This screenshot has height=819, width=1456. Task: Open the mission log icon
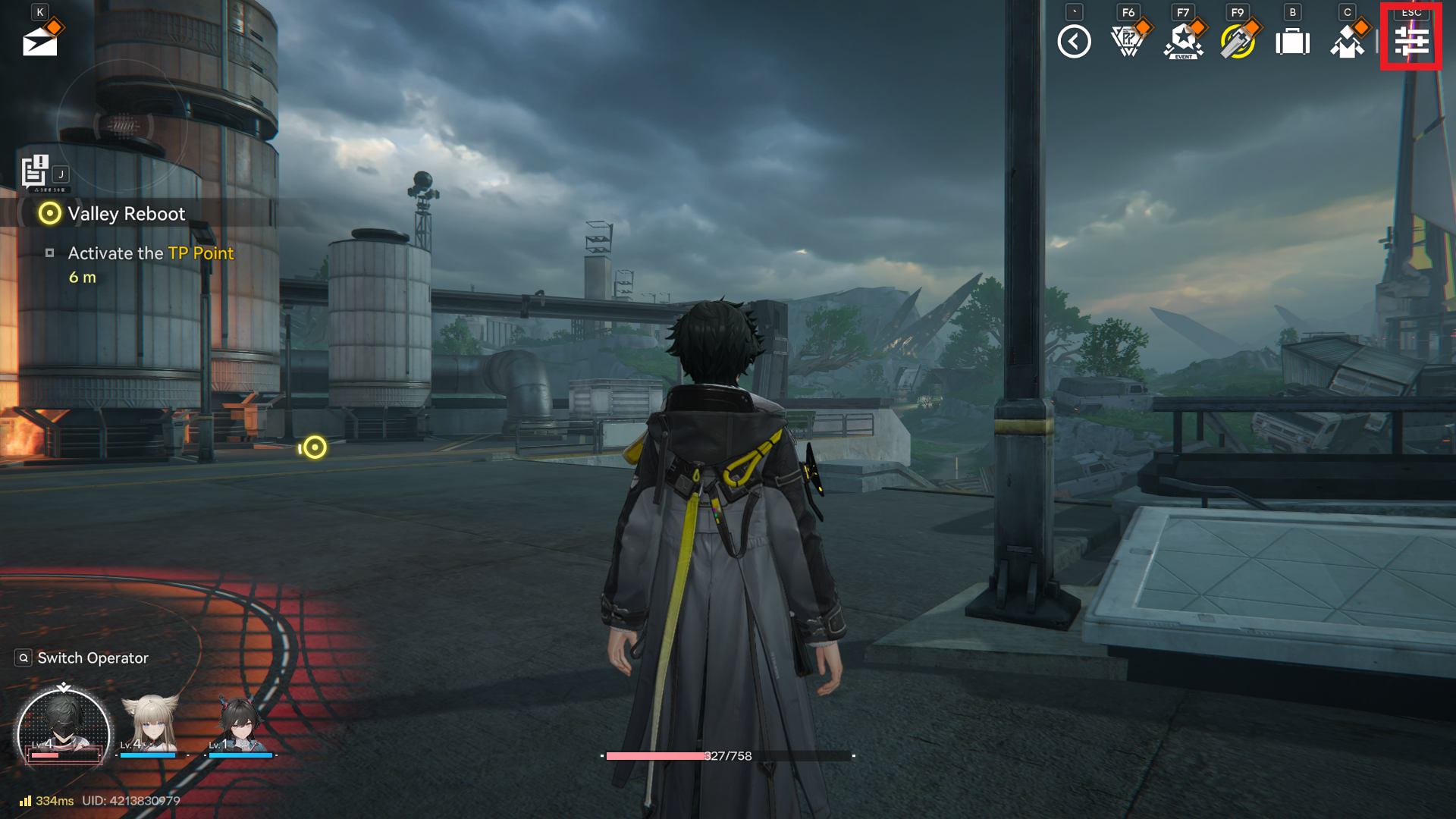(36, 171)
